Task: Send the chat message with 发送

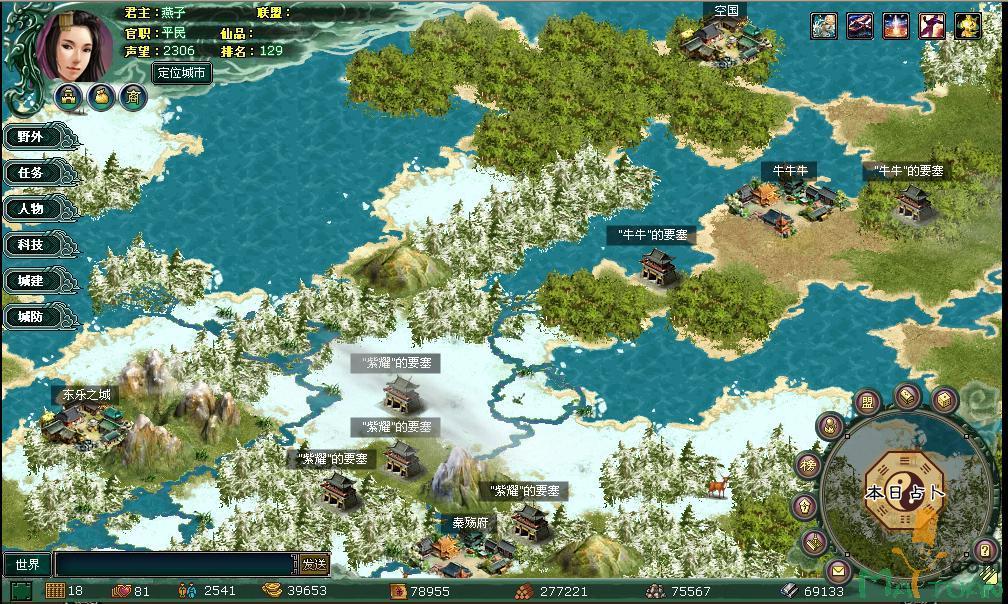Action: pyautogui.click(x=314, y=565)
